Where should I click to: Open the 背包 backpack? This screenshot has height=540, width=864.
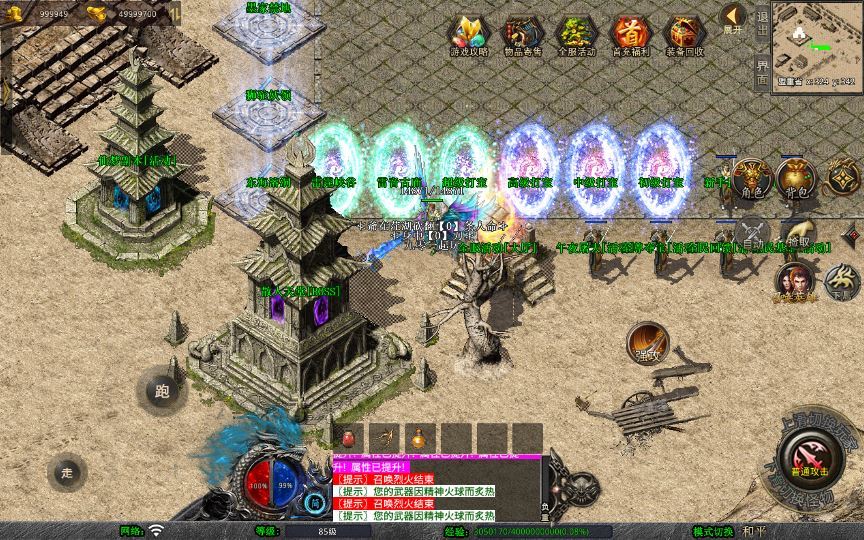pyautogui.click(x=798, y=180)
